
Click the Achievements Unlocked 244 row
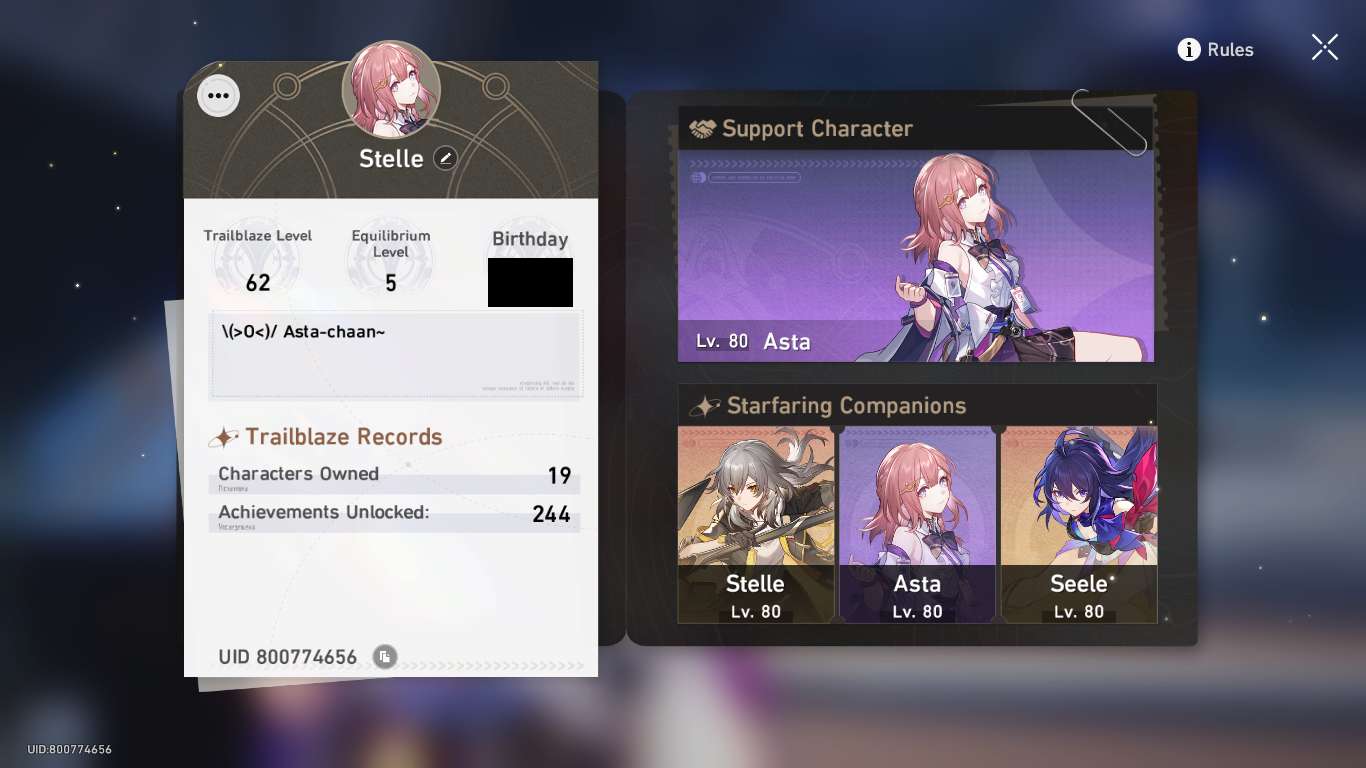coord(394,514)
